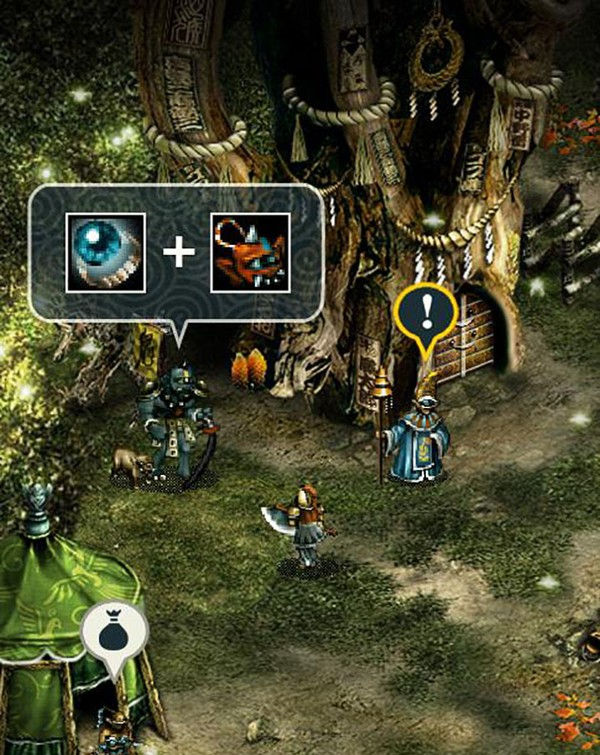Select the orange fox creature icon
The width and height of the screenshot is (600, 755).
[250, 252]
